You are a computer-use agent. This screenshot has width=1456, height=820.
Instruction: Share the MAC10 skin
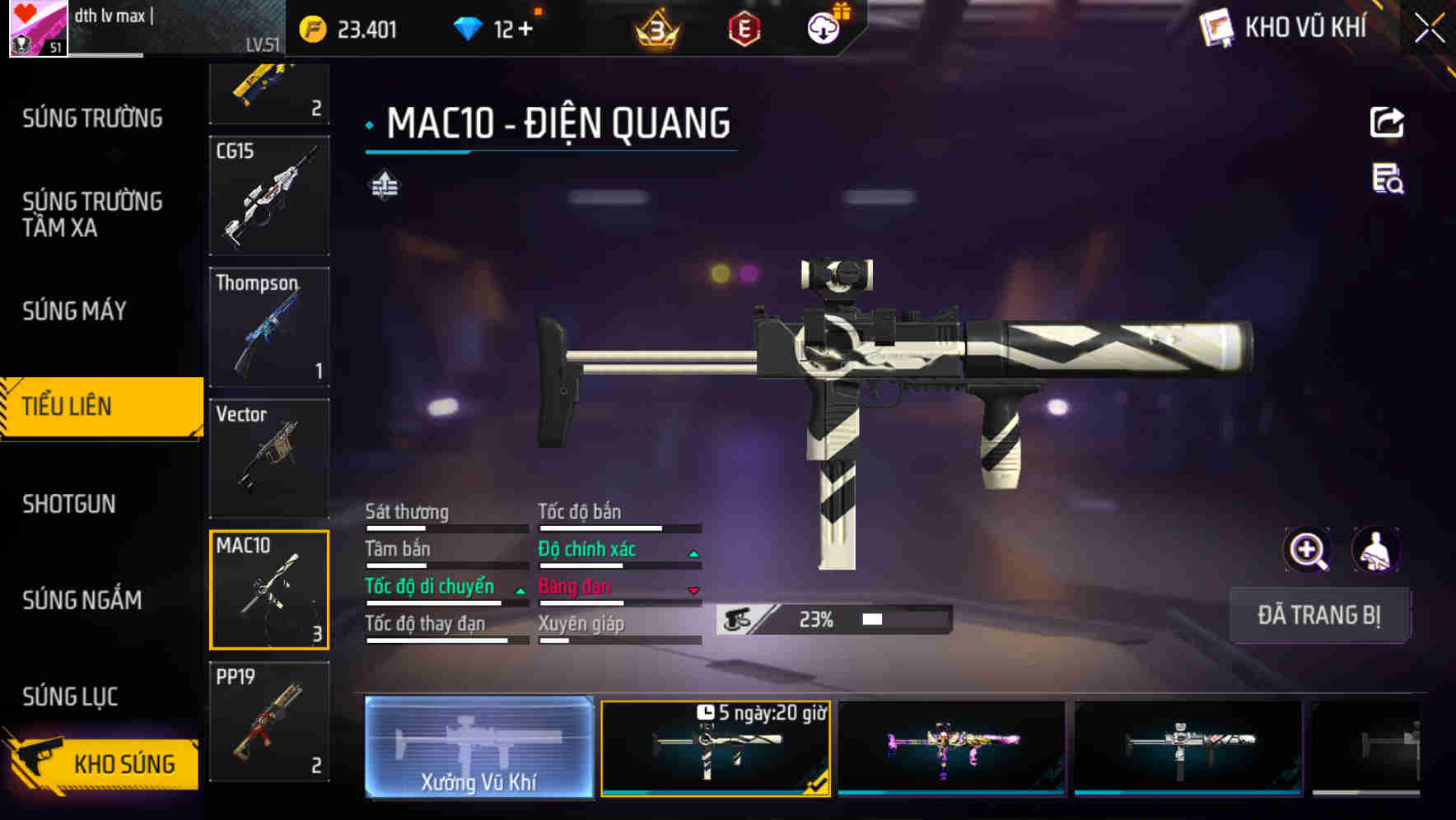click(1387, 123)
